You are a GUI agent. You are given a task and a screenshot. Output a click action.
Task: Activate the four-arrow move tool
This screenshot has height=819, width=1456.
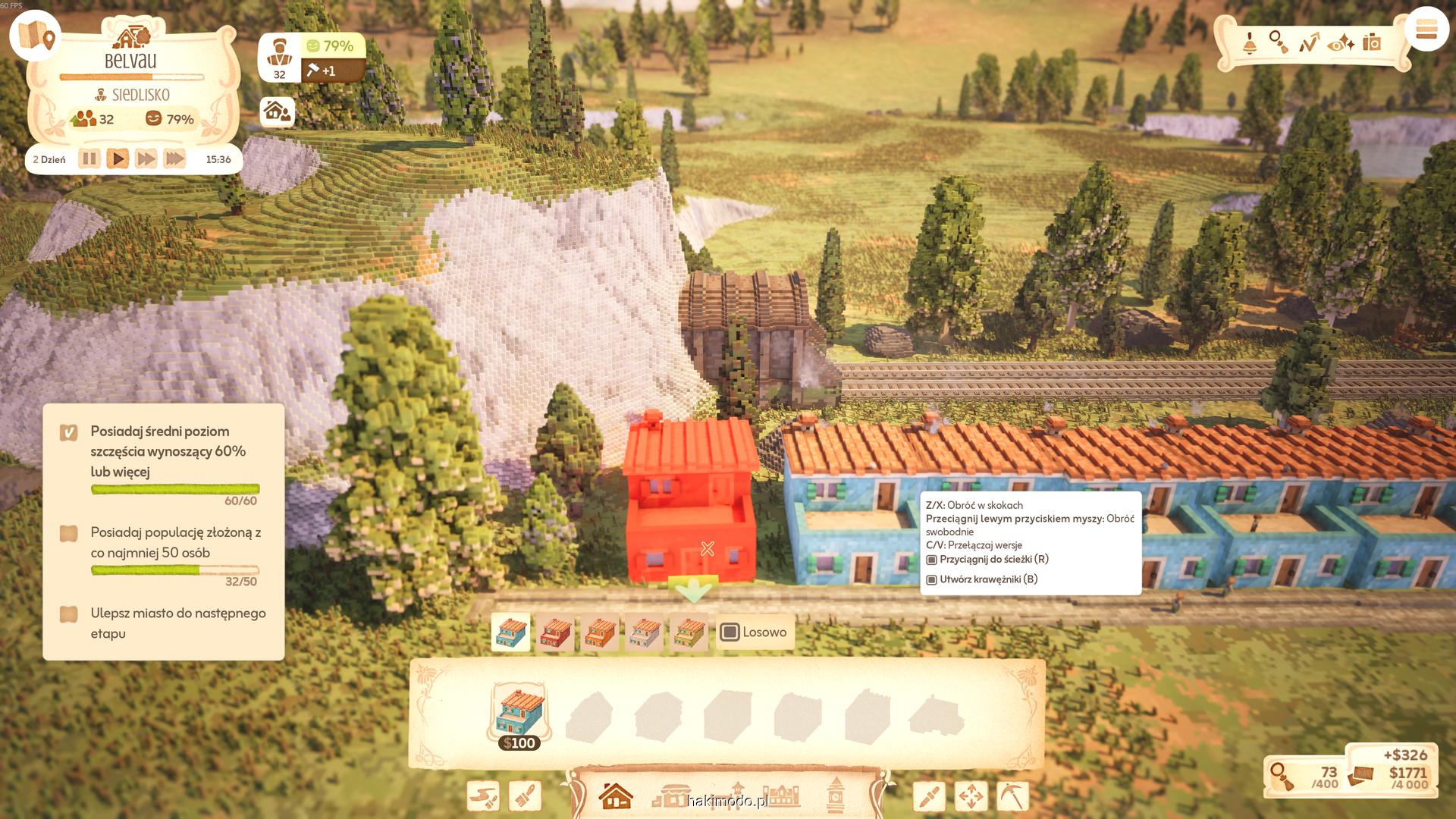coord(971,796)
